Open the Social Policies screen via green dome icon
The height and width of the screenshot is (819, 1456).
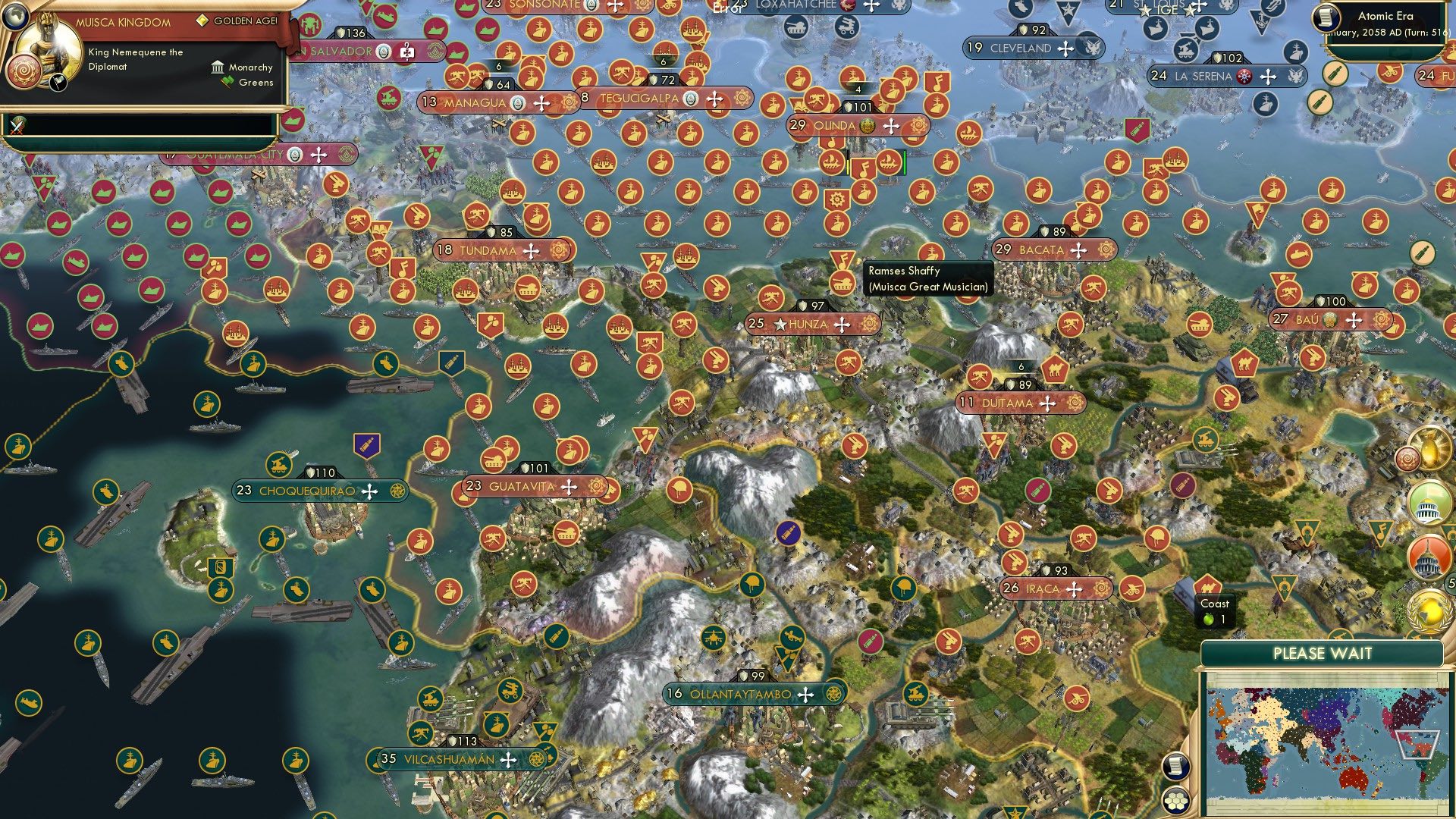pos(1429,504)
